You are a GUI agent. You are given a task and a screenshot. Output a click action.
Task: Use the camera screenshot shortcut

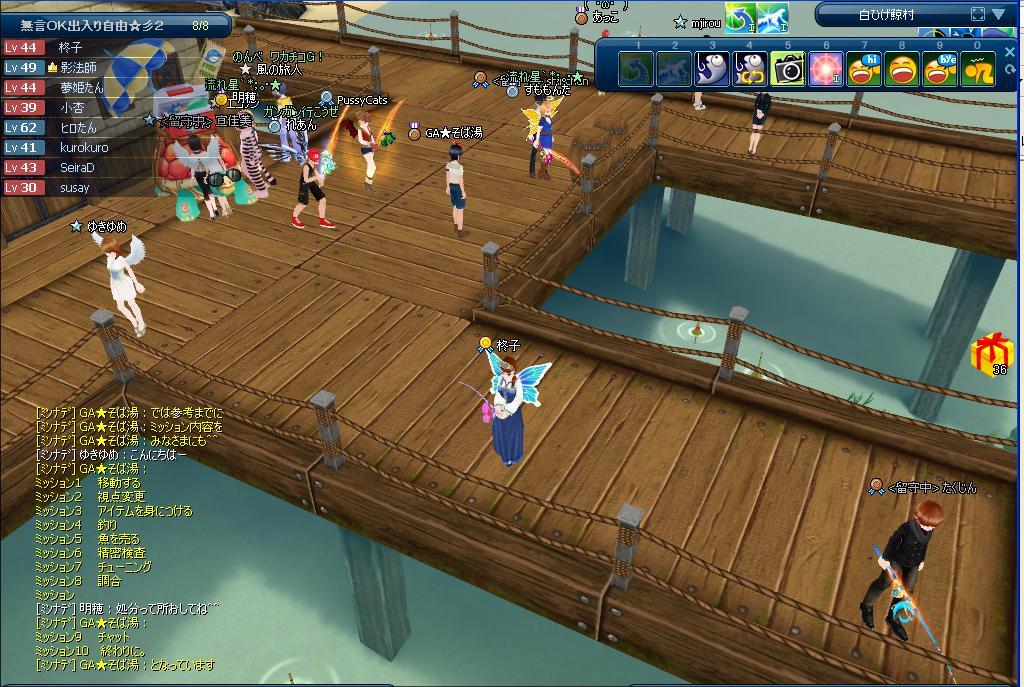click(x=788, y=69)
